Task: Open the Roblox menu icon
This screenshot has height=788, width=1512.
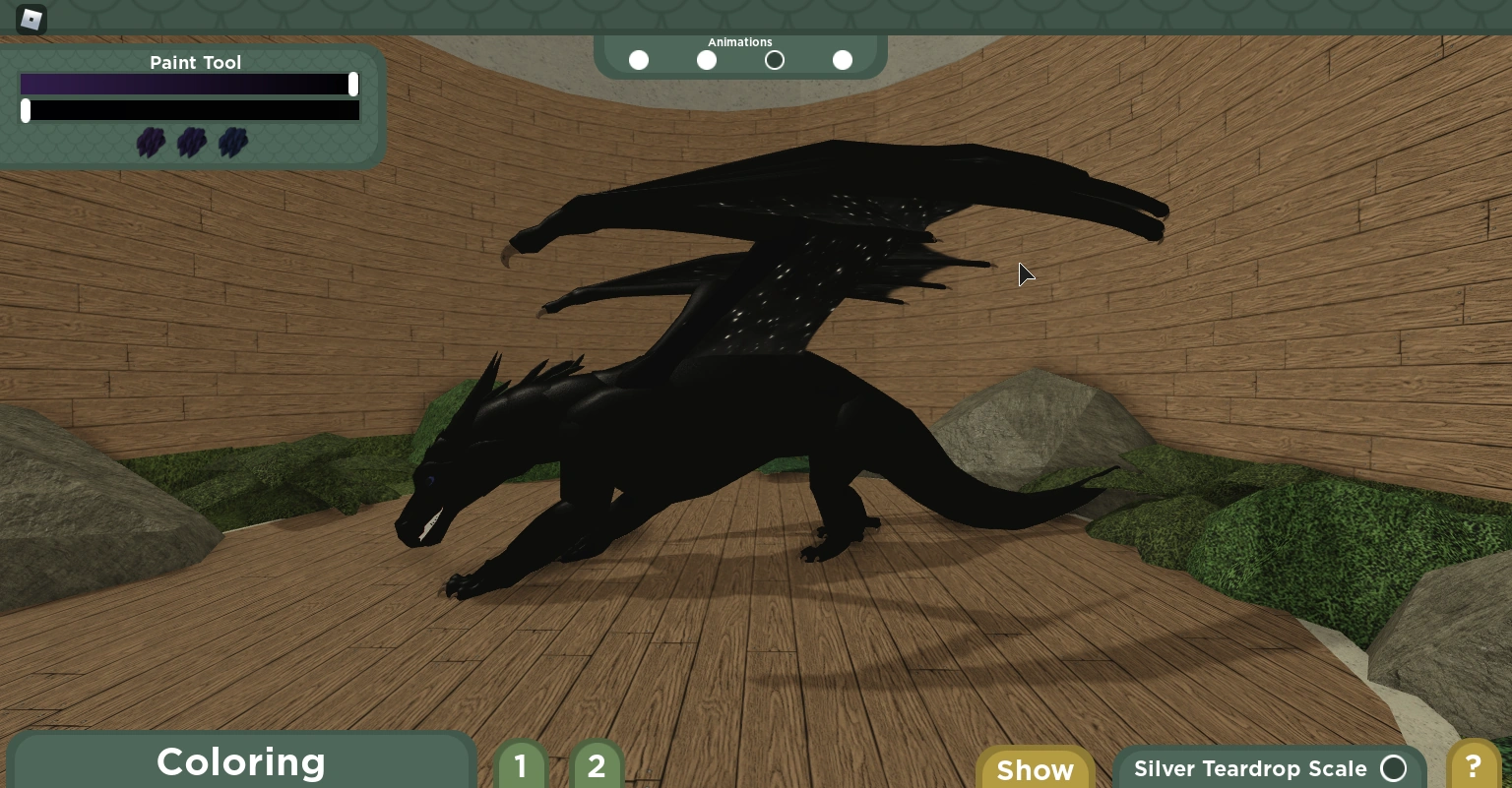Action: pyautogui.click(x=31, y=19)
